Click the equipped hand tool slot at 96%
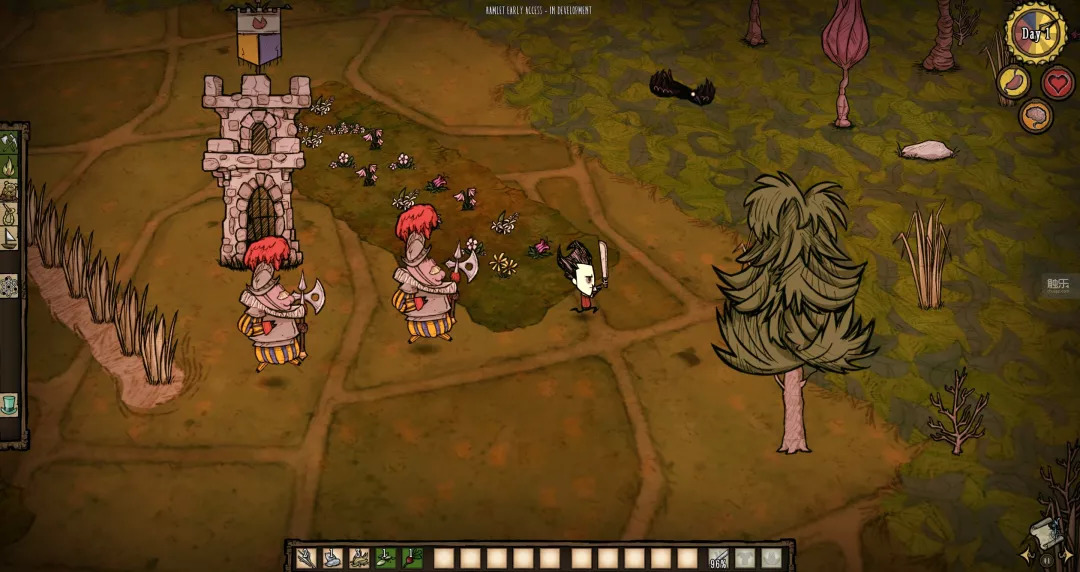 click(x=718, y=558)
